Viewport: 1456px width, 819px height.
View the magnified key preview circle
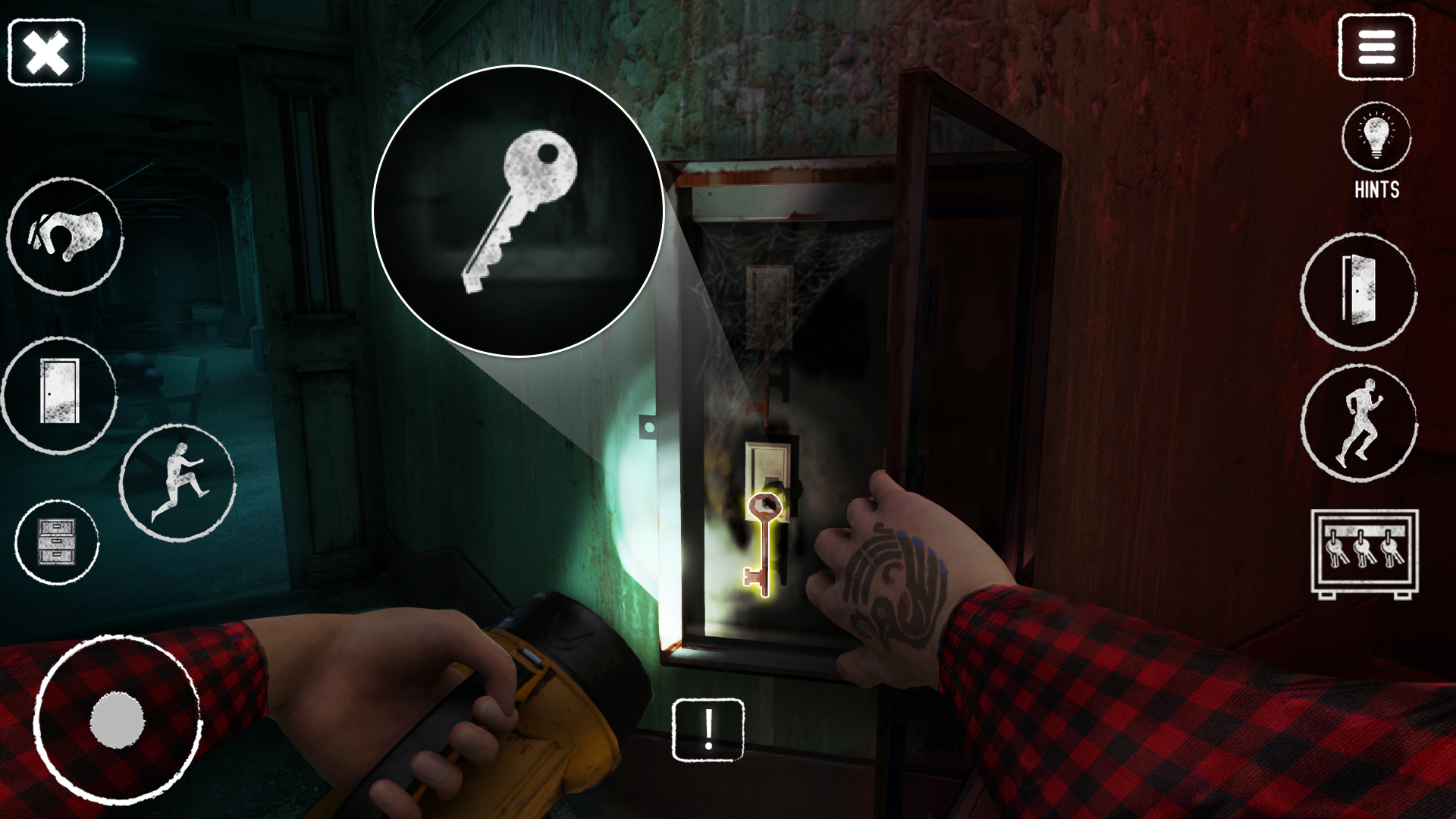[x=518, y=212]
